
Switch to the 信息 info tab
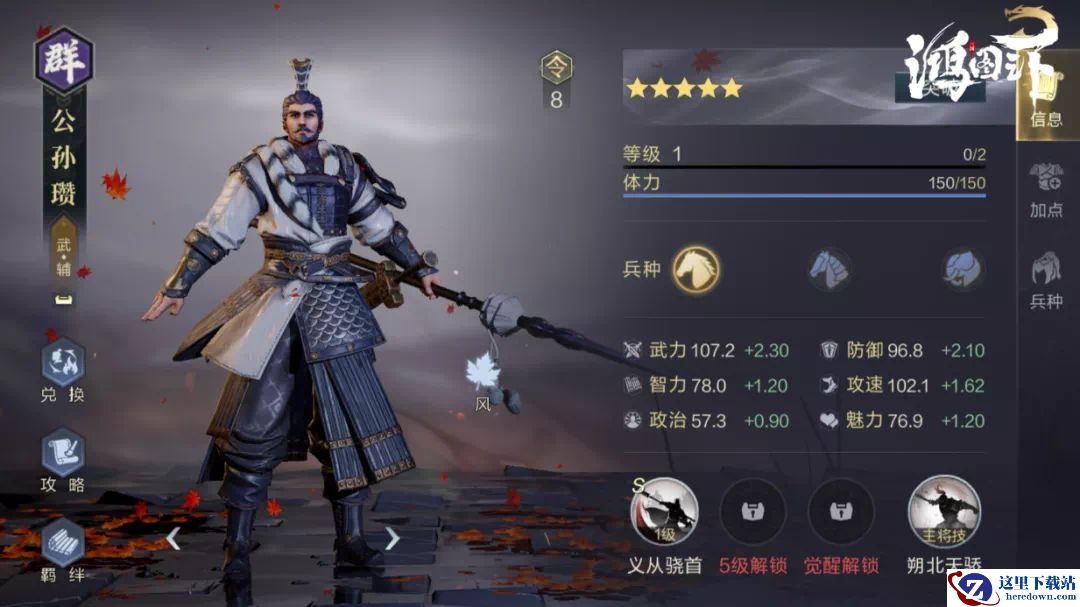pos(1046,100)
